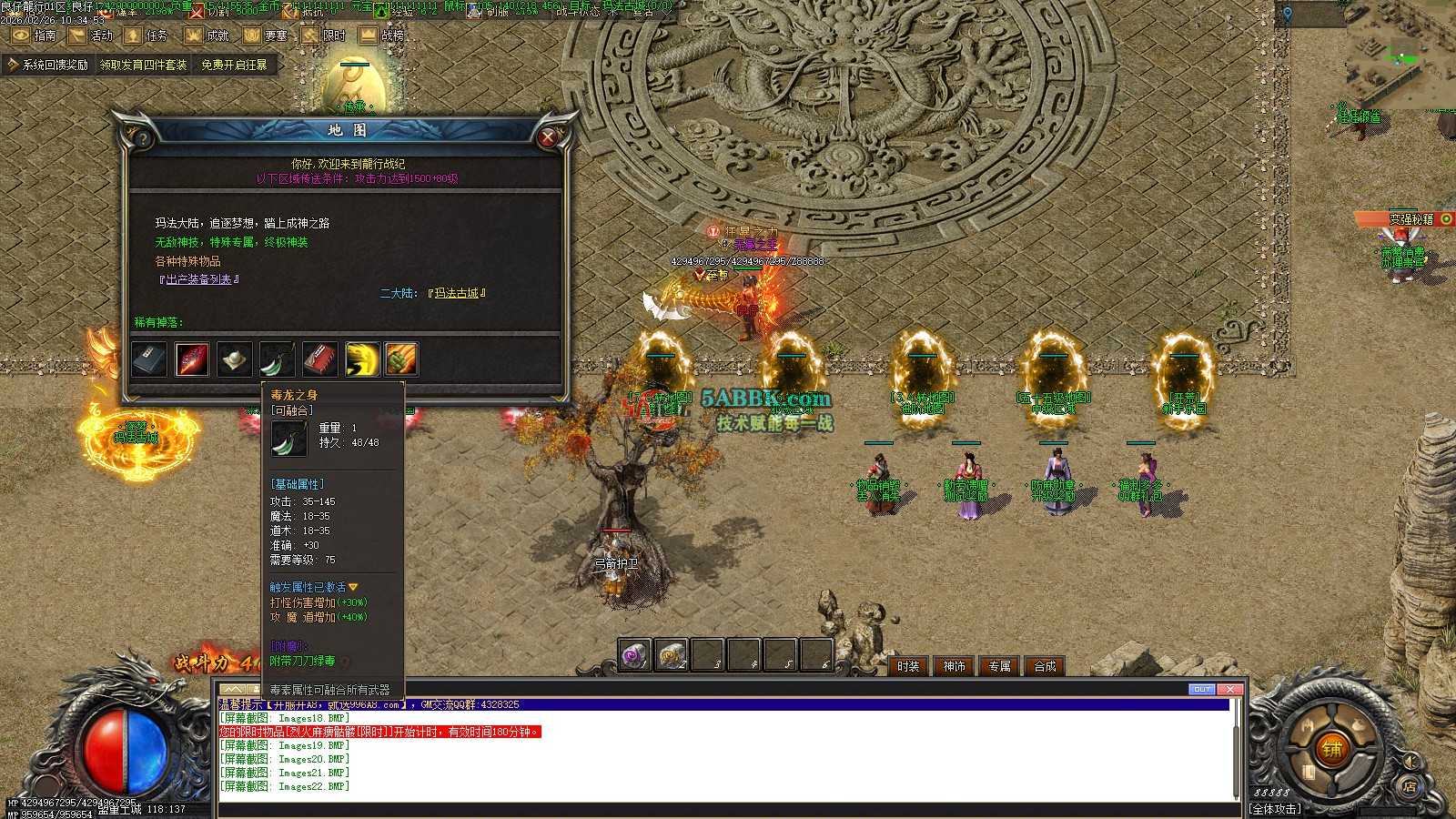Click the blue OUT button in chat
This screenshot has width=1456, height=819.
tap(1202, 689)
